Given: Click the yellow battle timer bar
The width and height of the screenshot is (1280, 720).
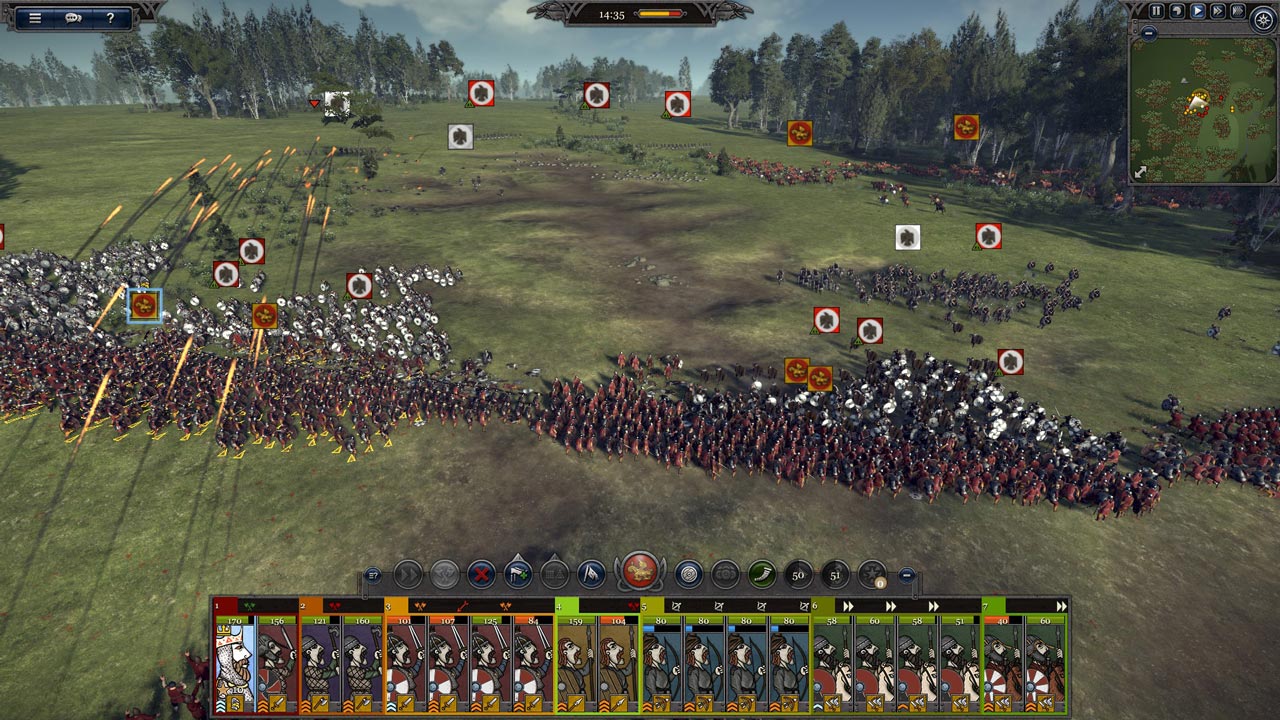Looking at the screenshot, I should 655,14.
